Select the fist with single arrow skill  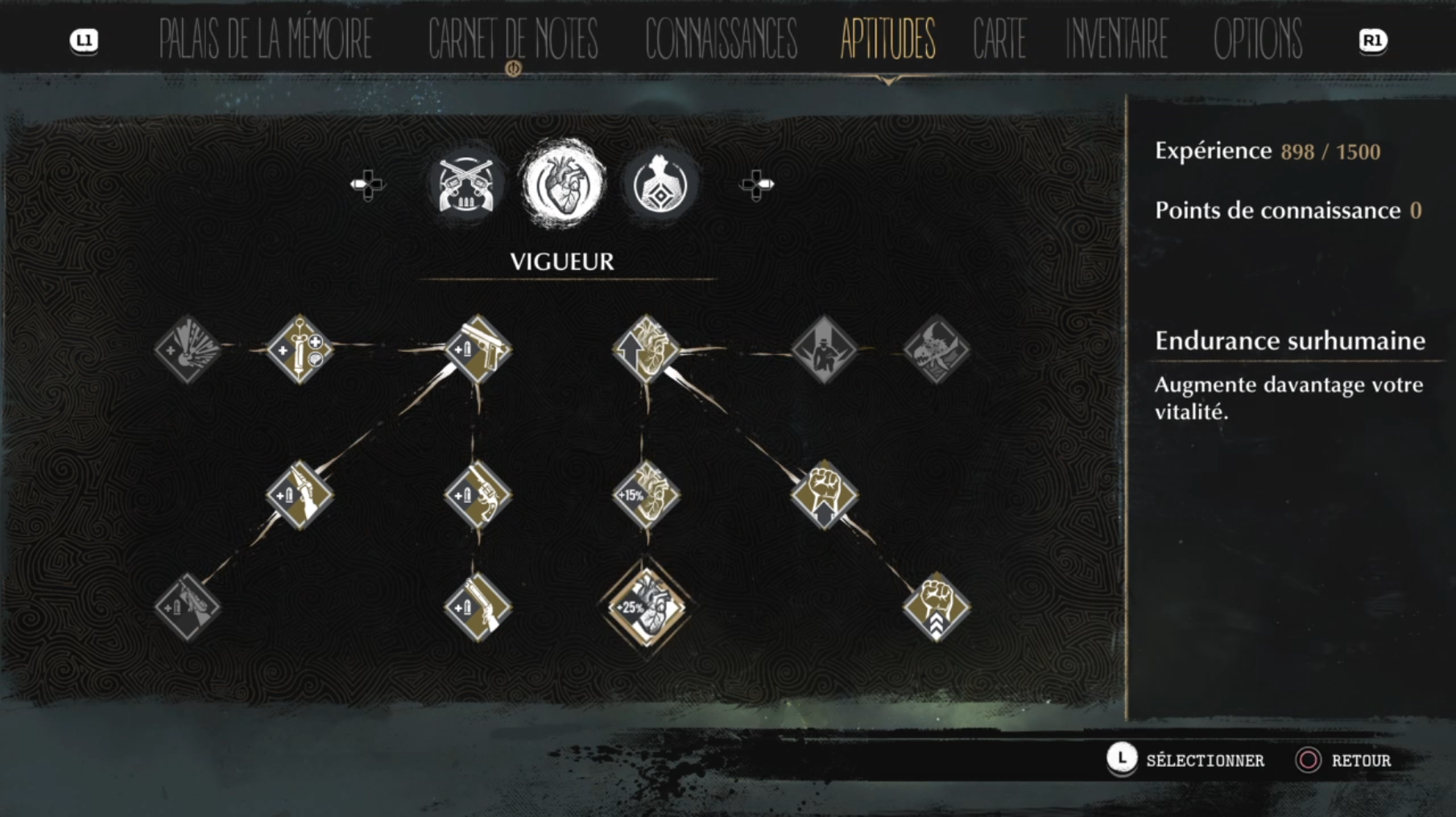pyautogui.click(x=824, y=494)
